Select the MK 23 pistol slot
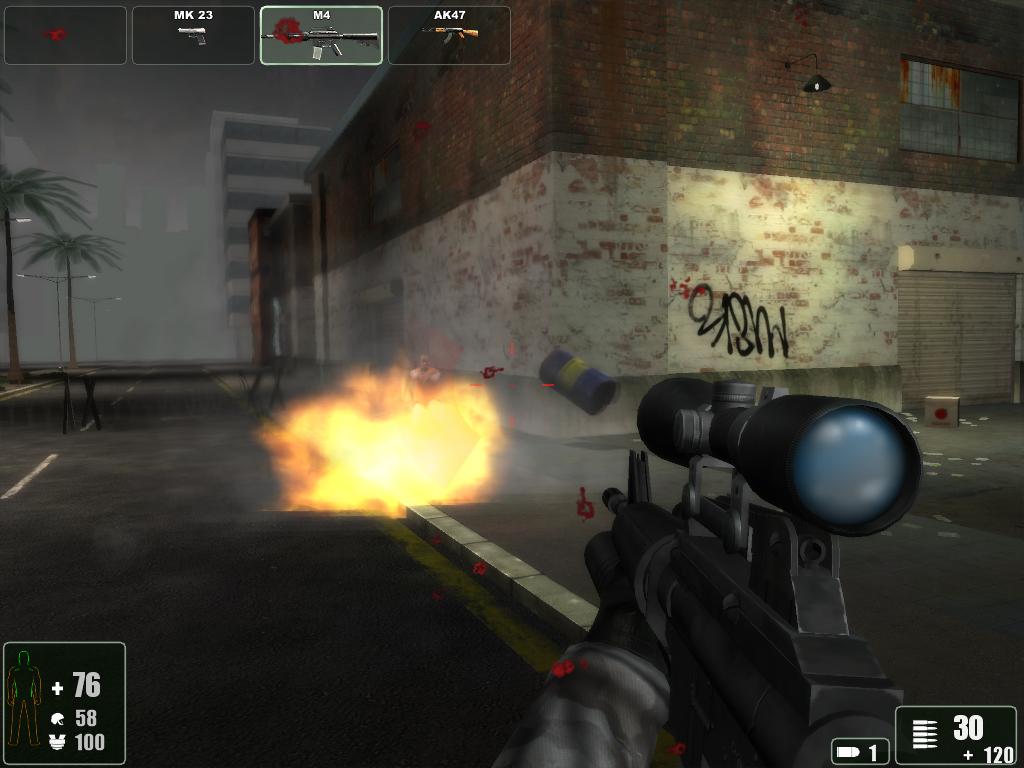The height and width of the screenshot is (768, 1024). pos(193,35)
